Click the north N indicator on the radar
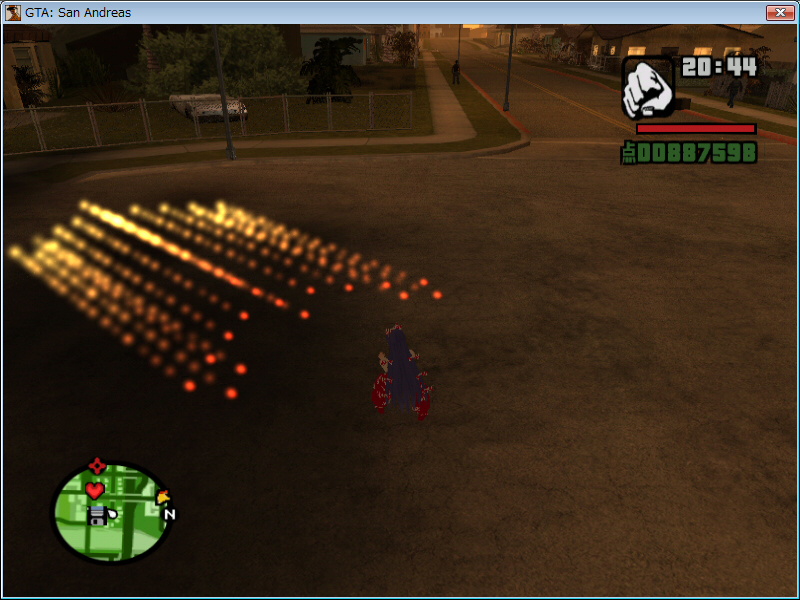Viewport: 800px width, 600px height. 169,515
